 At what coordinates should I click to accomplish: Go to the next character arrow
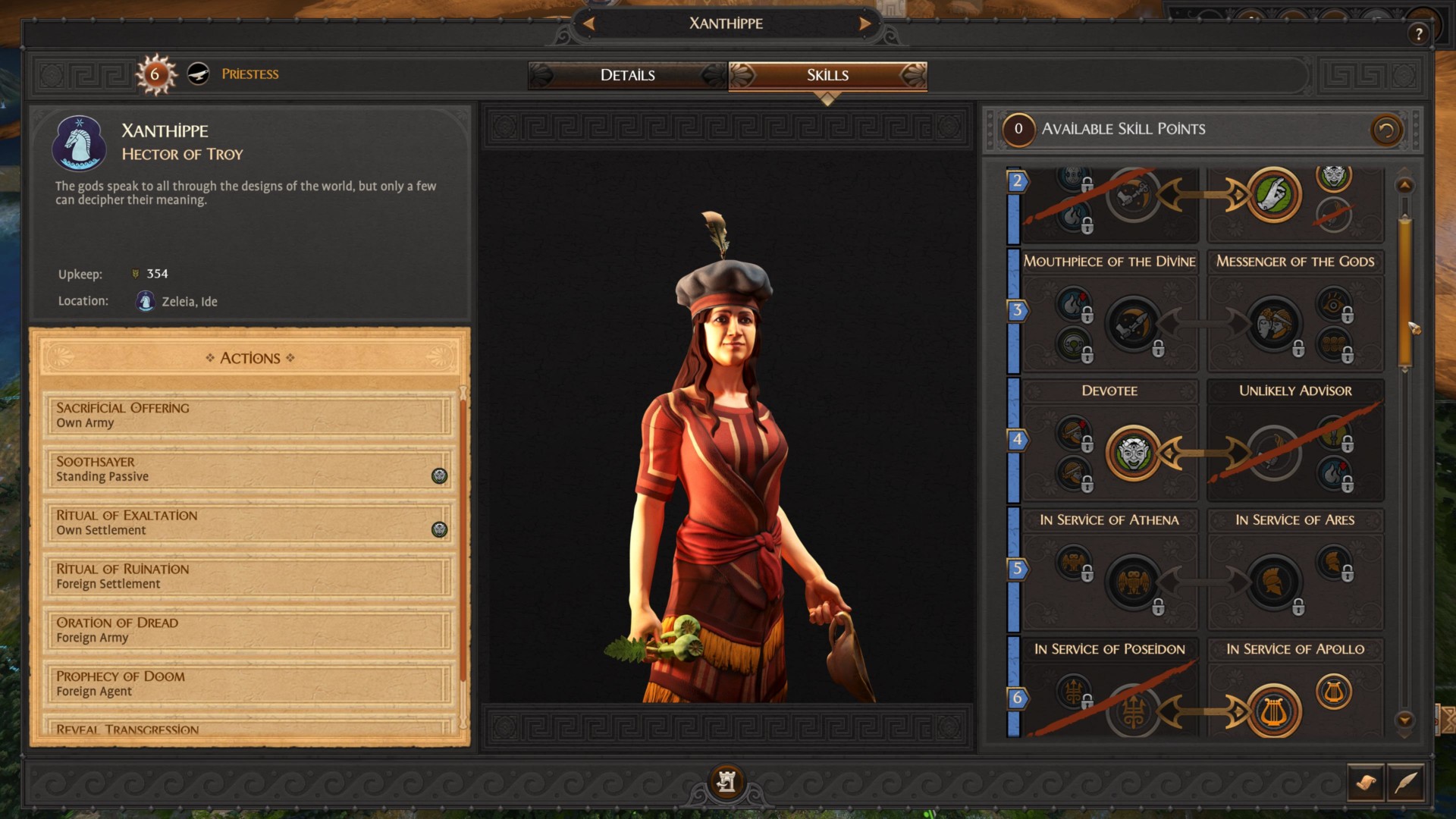(864, 24)
